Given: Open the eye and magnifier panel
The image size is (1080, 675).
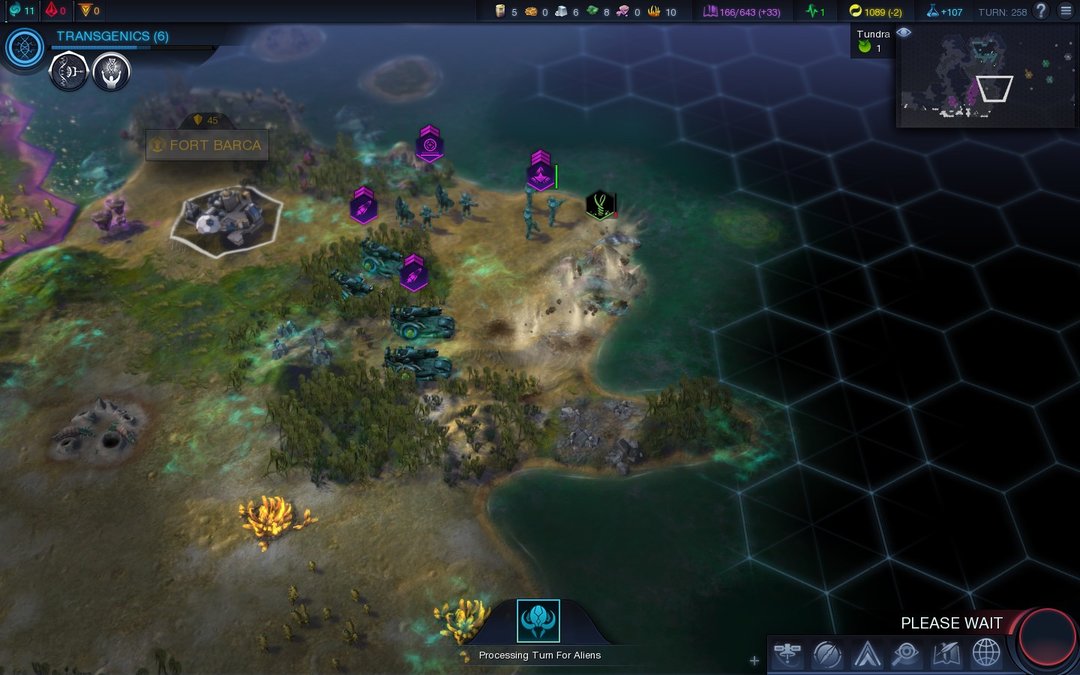Looking at the screenshot, I should 906,653.
